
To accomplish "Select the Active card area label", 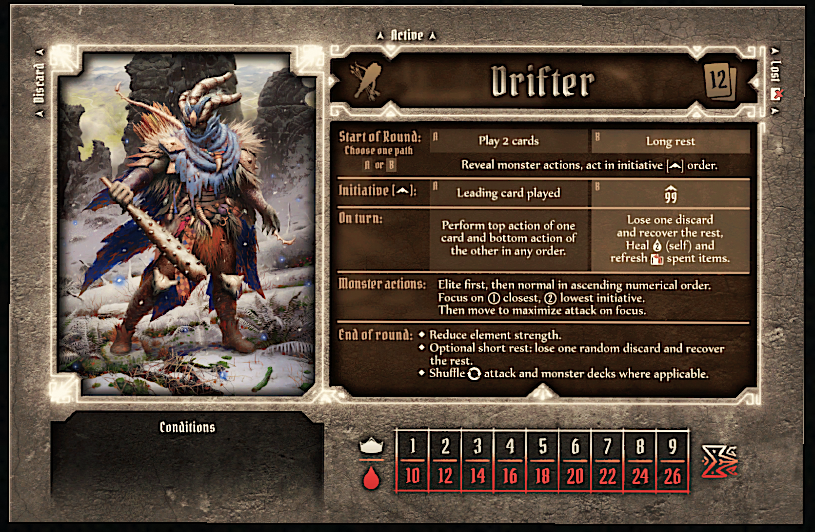I will pyautogui.click(x=407, y=35).
